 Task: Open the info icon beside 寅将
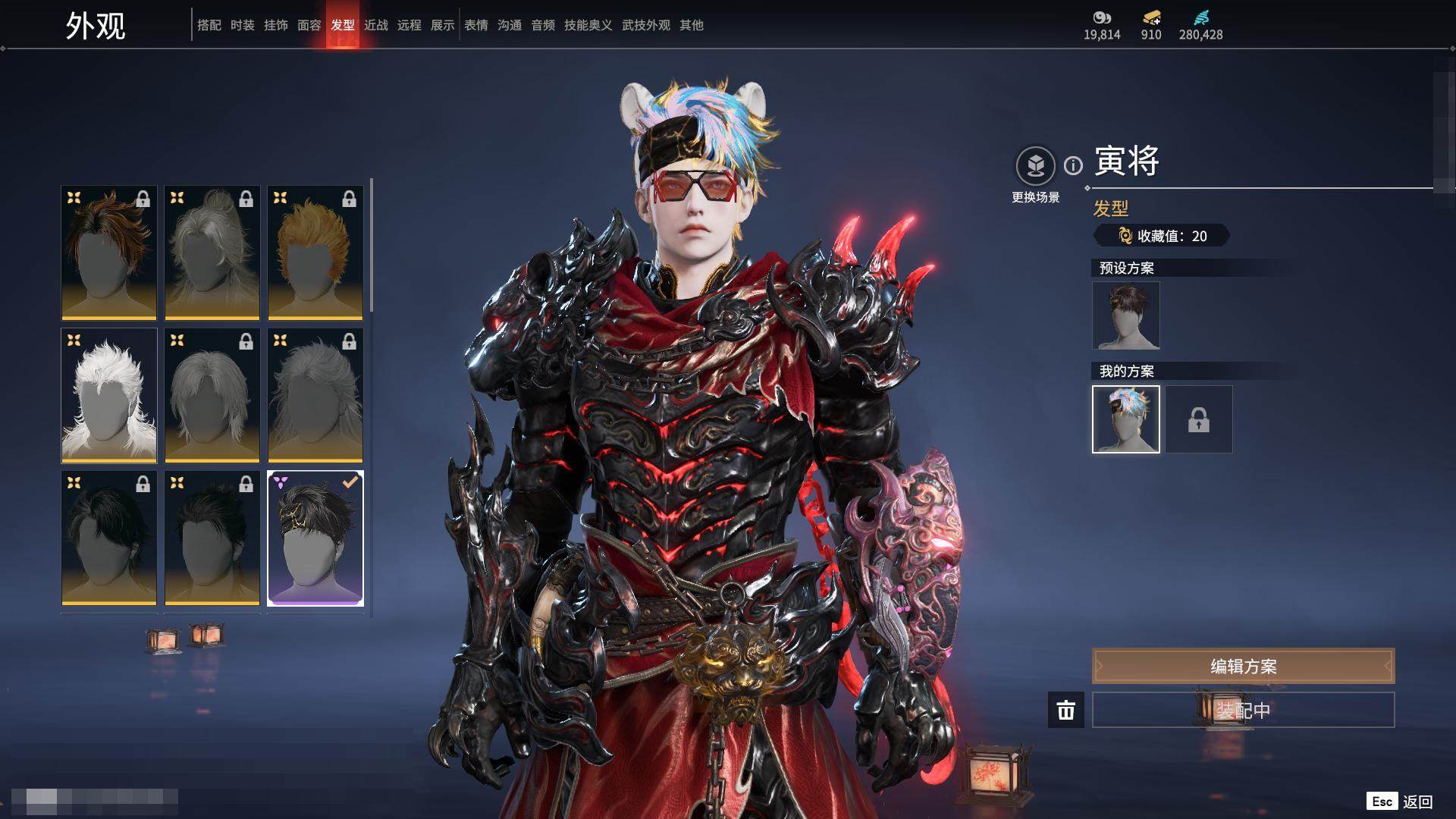click(x=1073, y=165)
